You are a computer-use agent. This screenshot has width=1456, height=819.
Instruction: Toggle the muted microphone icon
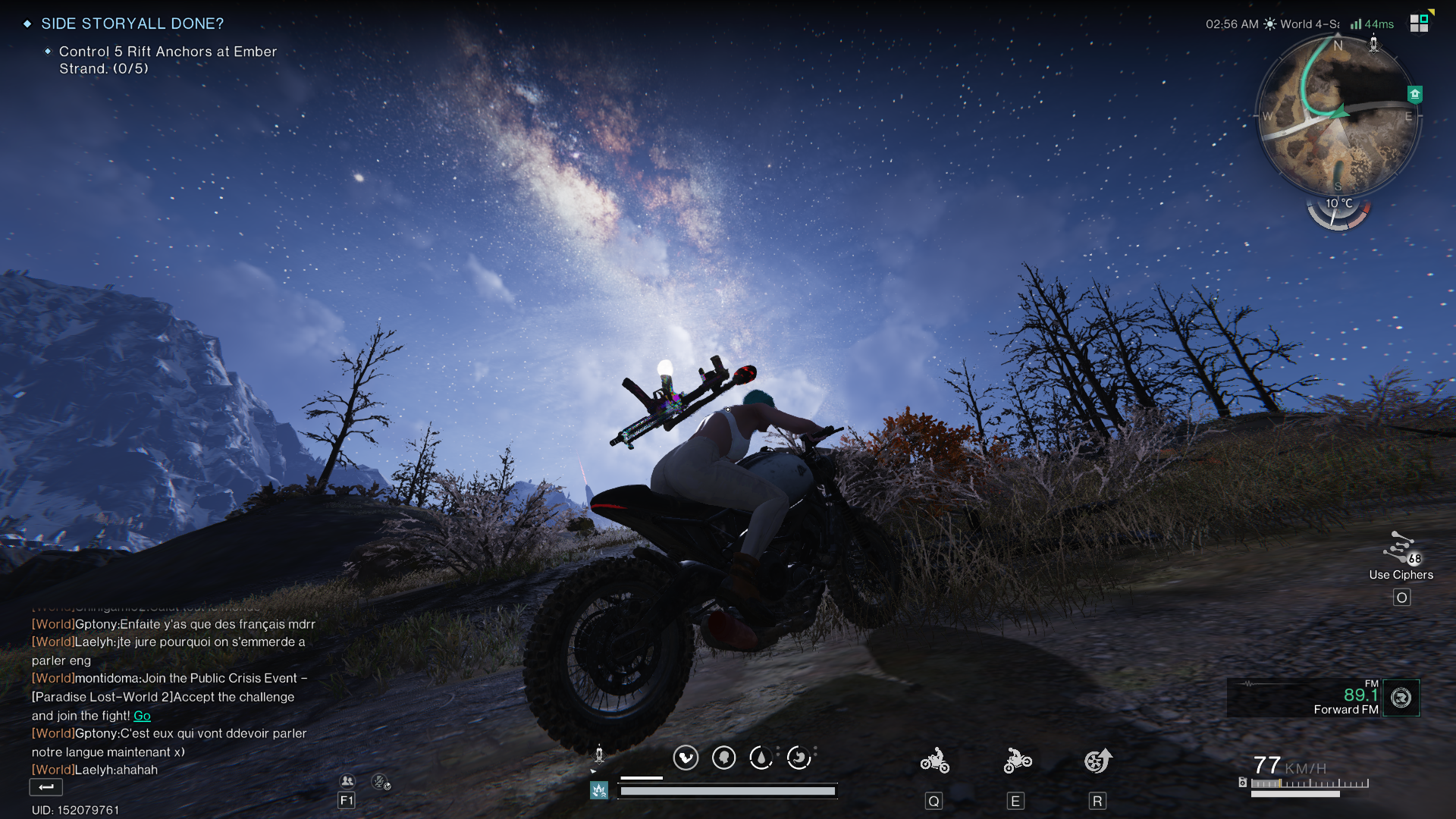click(x=380, y=781)
